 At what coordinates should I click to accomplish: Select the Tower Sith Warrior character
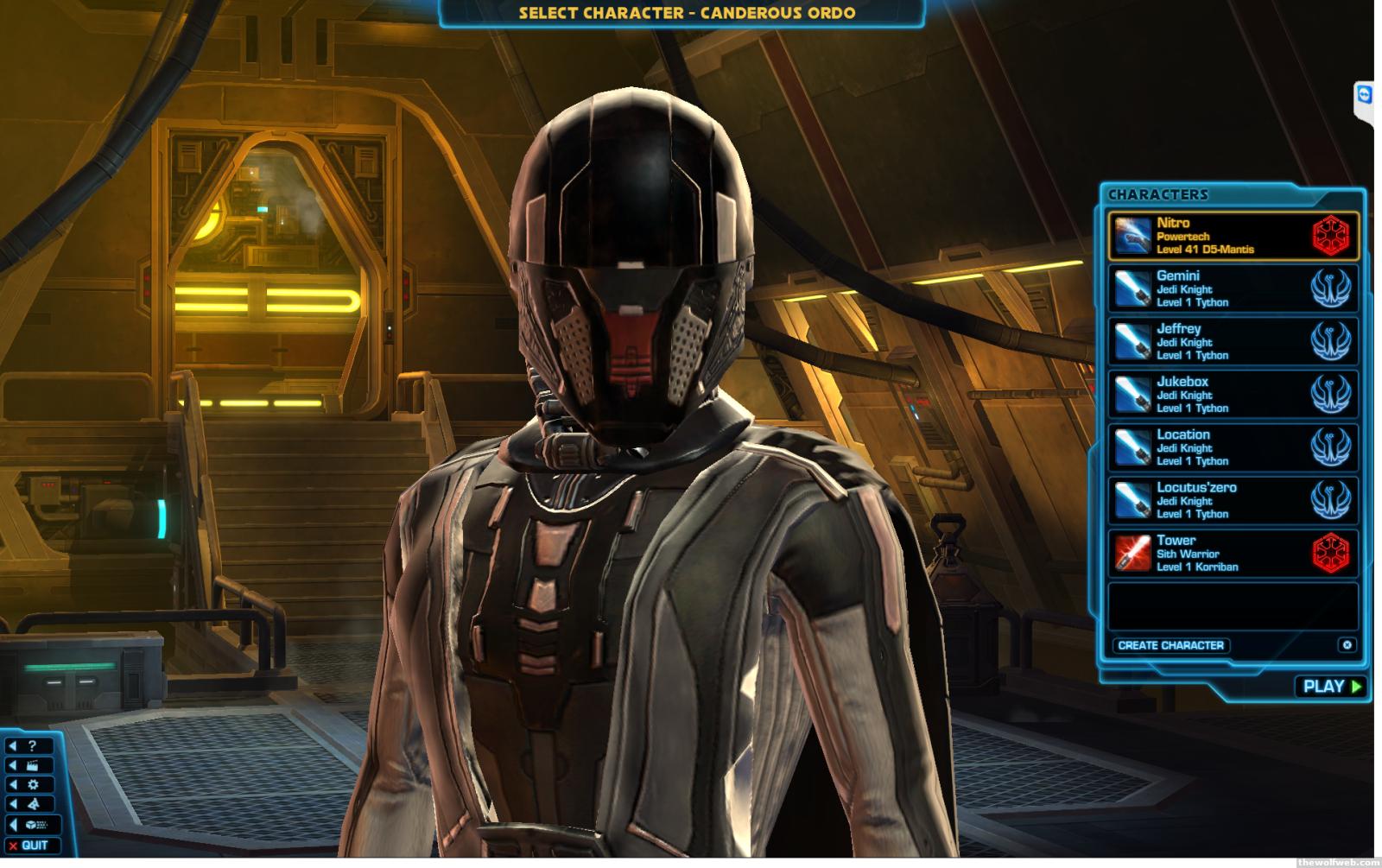1233,554
